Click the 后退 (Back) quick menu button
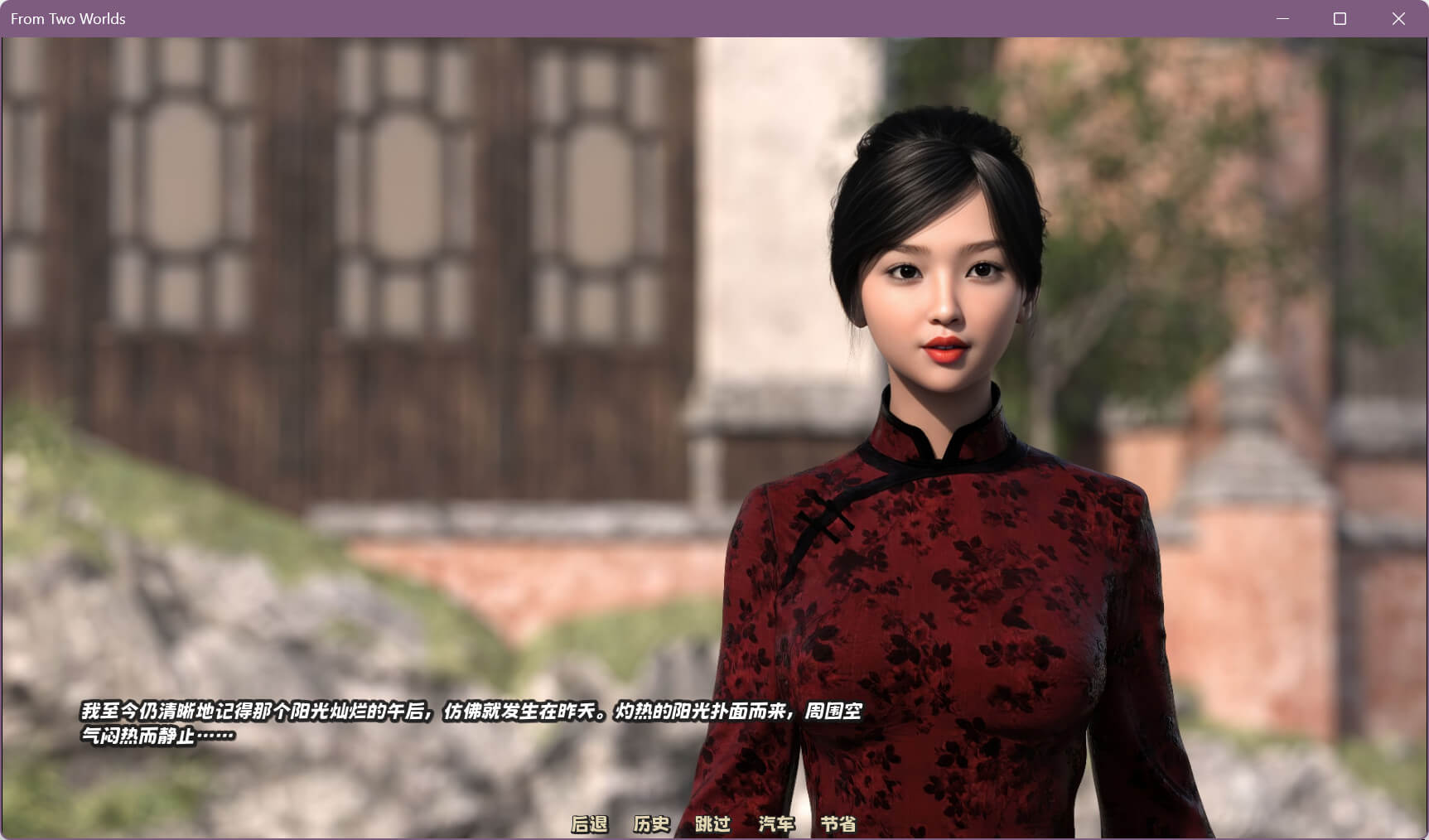Viewport: 1429px width, 840px height. (x=589, y=823)
